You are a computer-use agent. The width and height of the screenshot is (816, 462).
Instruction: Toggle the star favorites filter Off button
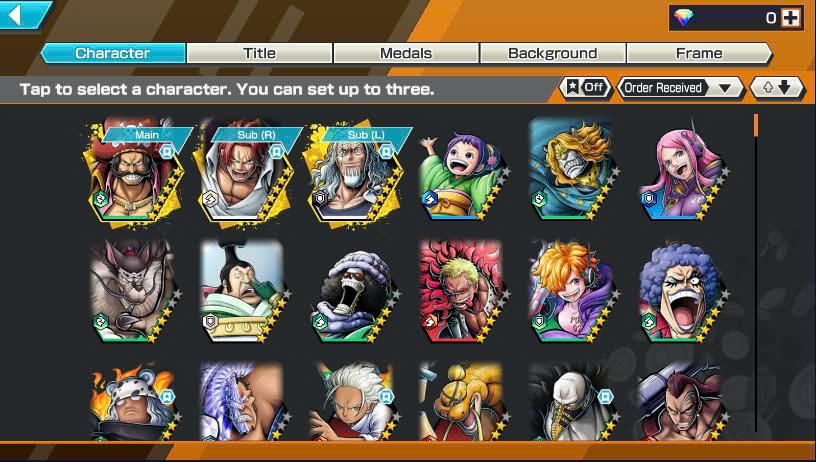pos(585,88)
